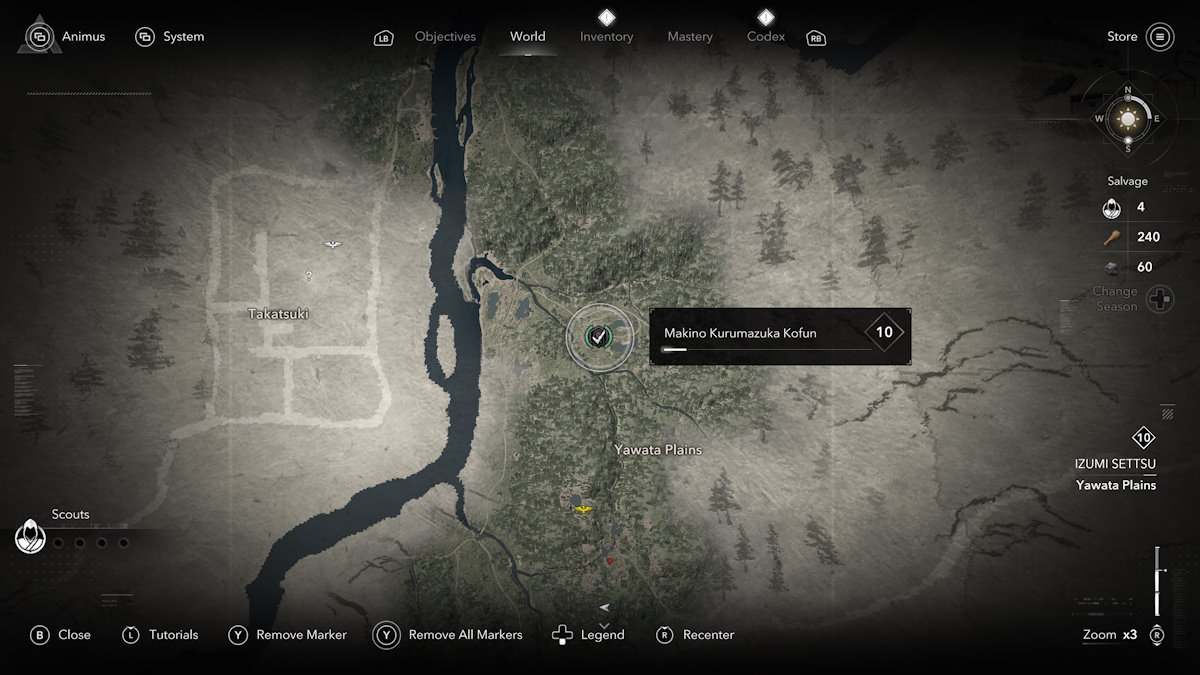Close the world map
1200x675 pixels.
coord(61,635)
